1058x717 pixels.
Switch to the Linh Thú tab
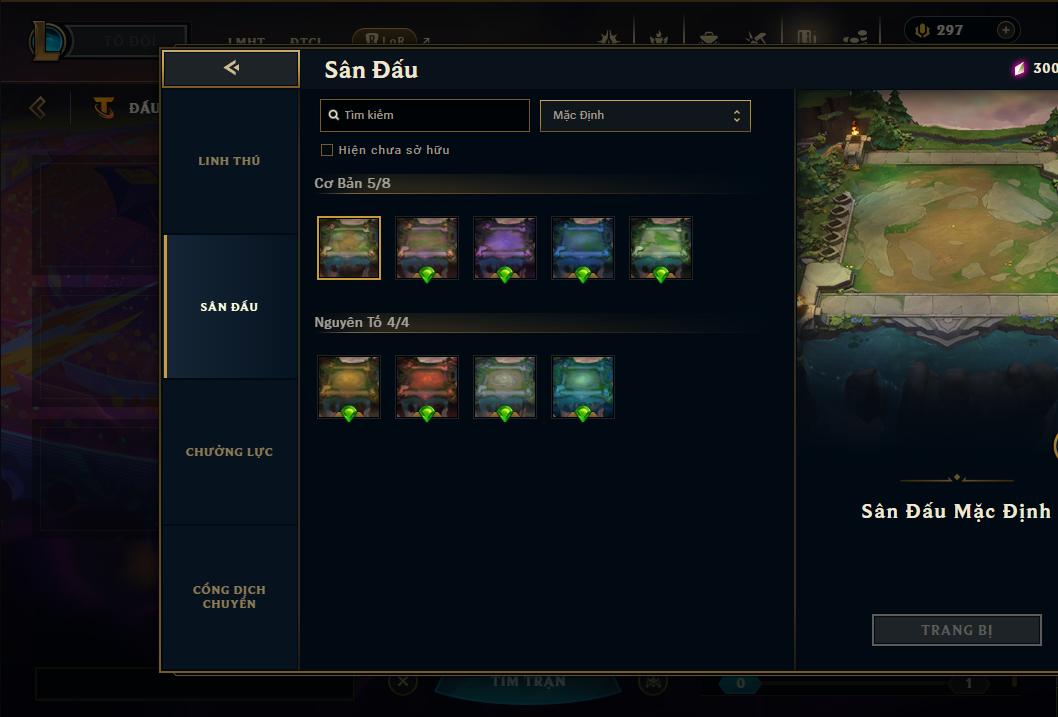229,161
